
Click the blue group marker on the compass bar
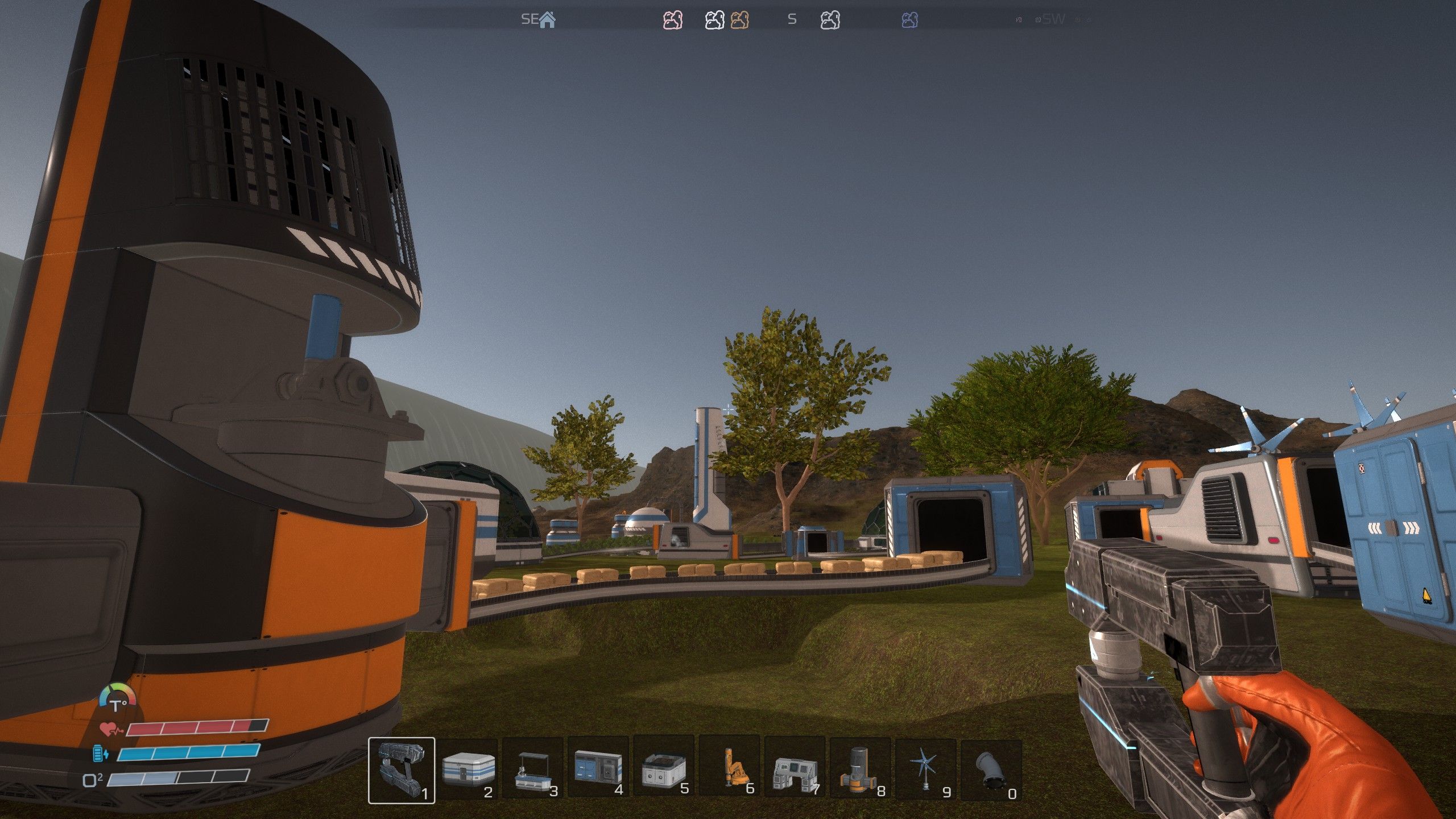(911, 20)
